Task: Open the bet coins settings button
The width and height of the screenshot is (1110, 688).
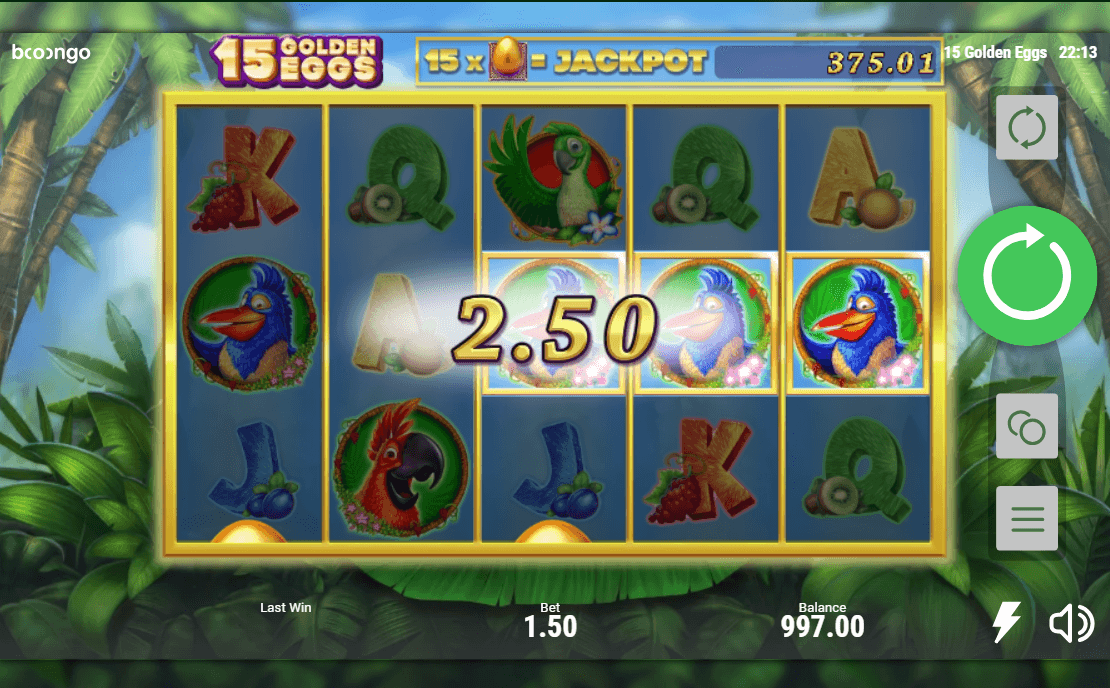Action: click(x=1027, y=427)
